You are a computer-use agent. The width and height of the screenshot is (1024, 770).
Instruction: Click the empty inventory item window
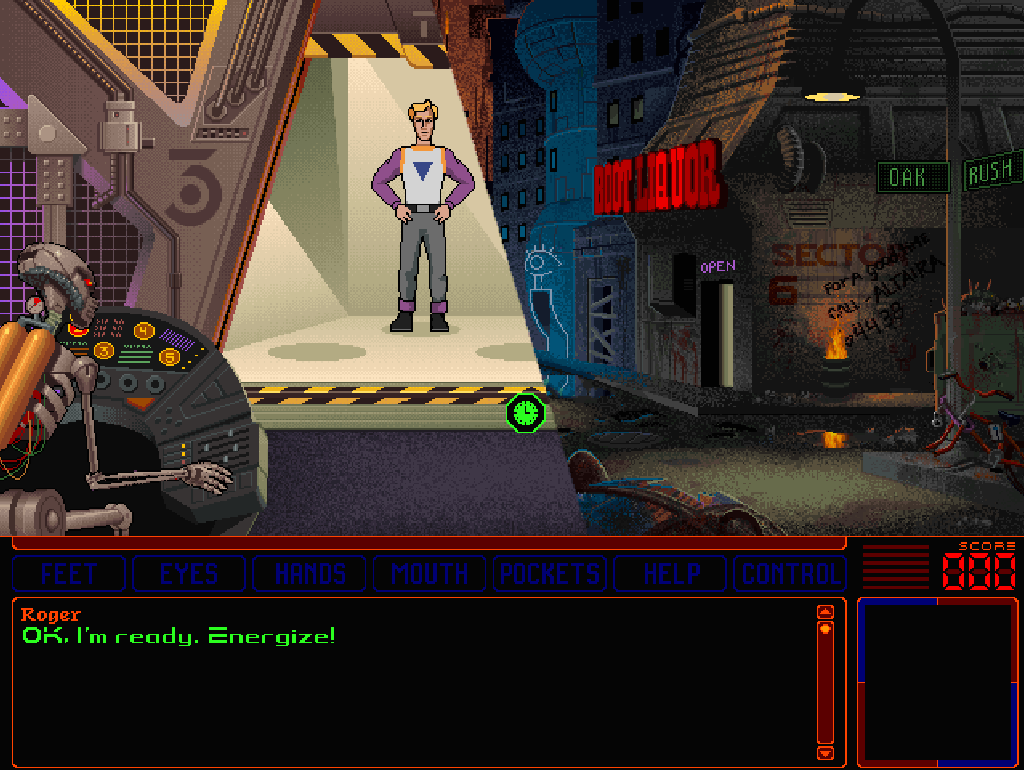pyautogui.click(x=937, y=682)
